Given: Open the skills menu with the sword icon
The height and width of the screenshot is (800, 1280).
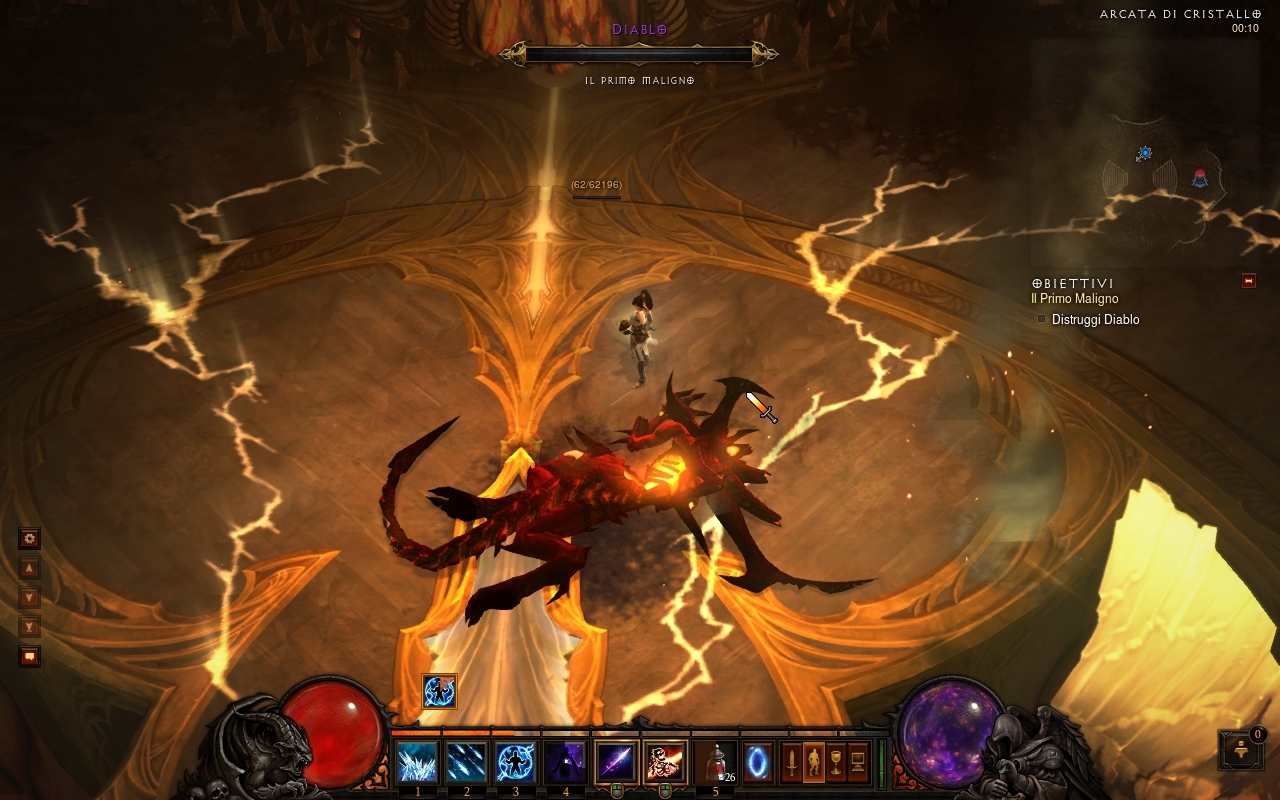Looking at the screenshot, I should click(x=791, y=763).
